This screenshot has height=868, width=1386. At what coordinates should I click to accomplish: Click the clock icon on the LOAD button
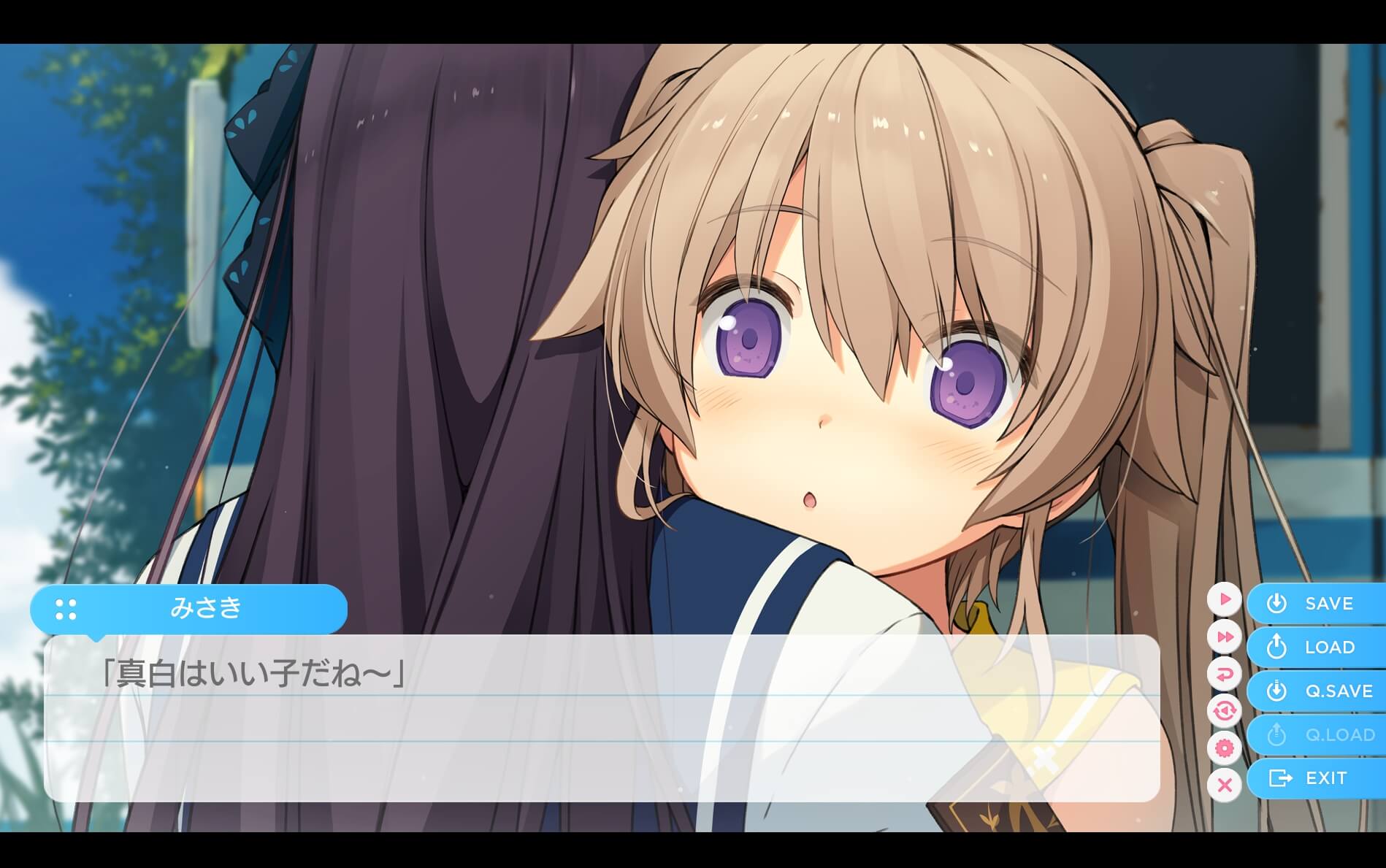(x=1276, y=647)
